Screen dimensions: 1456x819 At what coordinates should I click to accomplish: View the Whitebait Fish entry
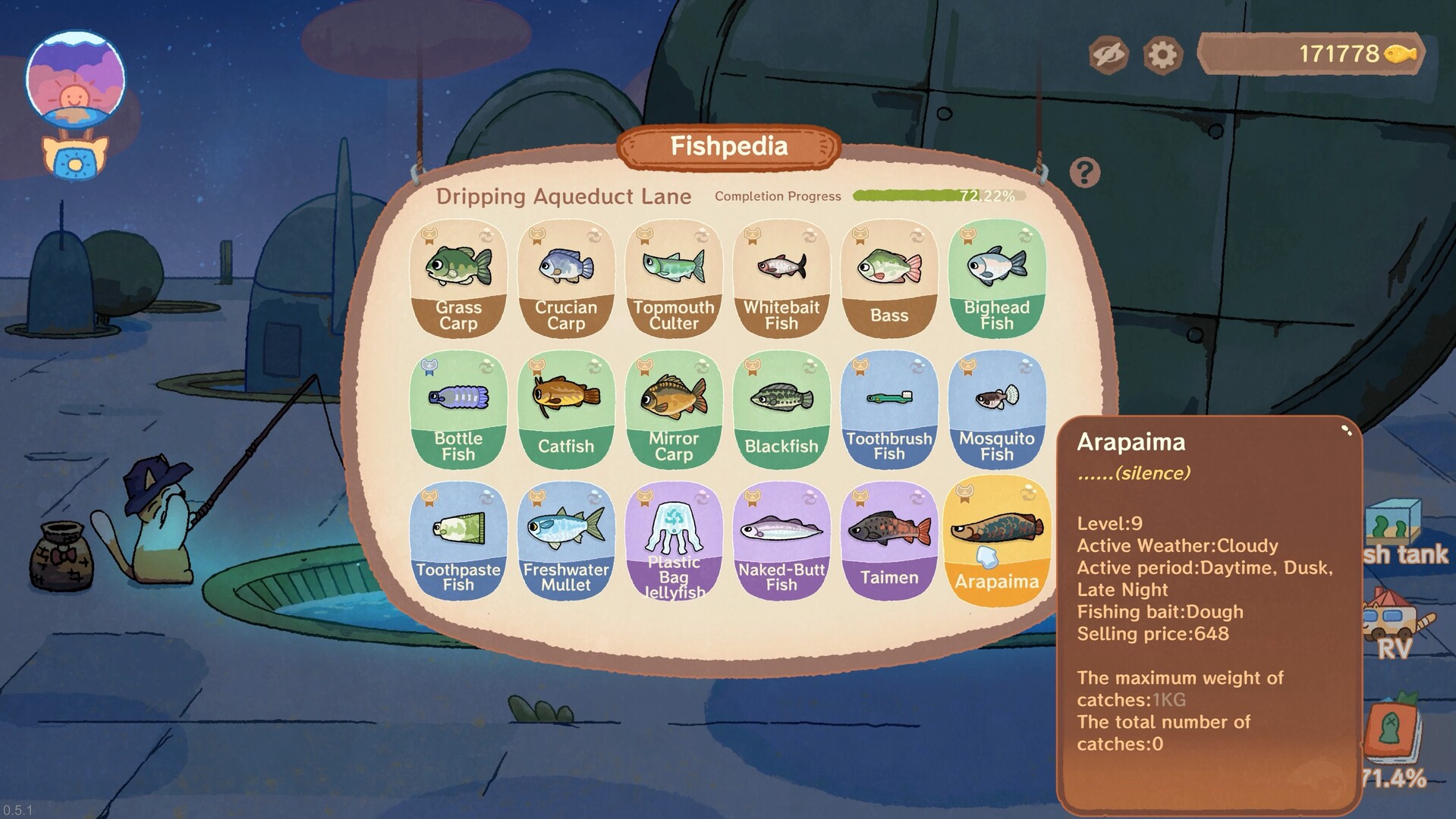coord(781,279)
